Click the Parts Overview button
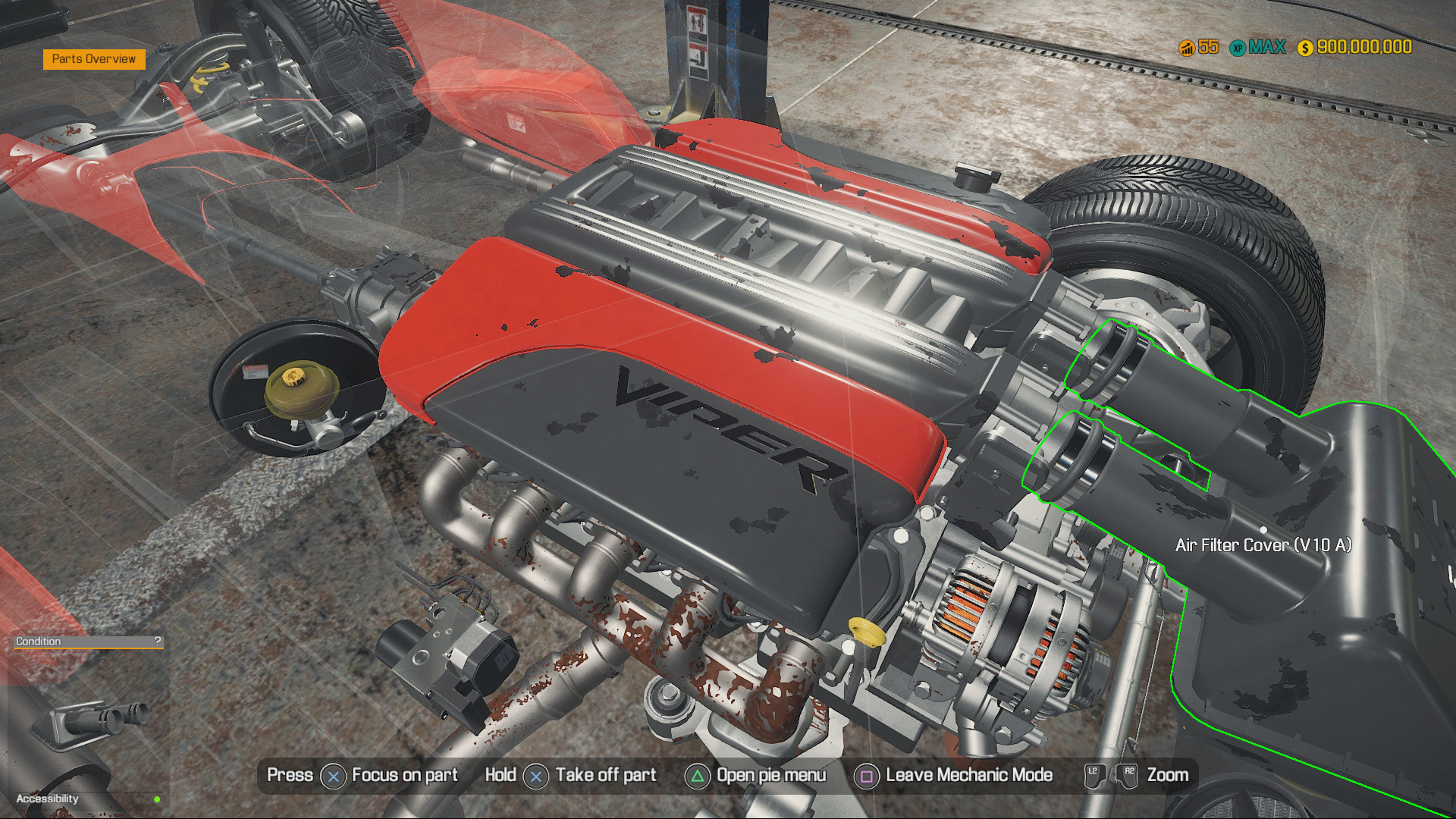 93,58
